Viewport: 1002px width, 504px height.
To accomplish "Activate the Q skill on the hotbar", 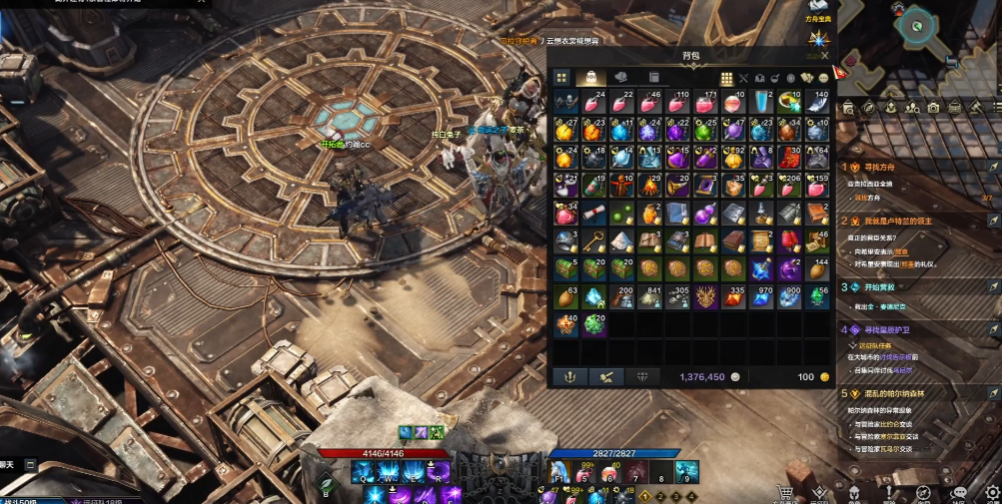I will tap(362, 471).
